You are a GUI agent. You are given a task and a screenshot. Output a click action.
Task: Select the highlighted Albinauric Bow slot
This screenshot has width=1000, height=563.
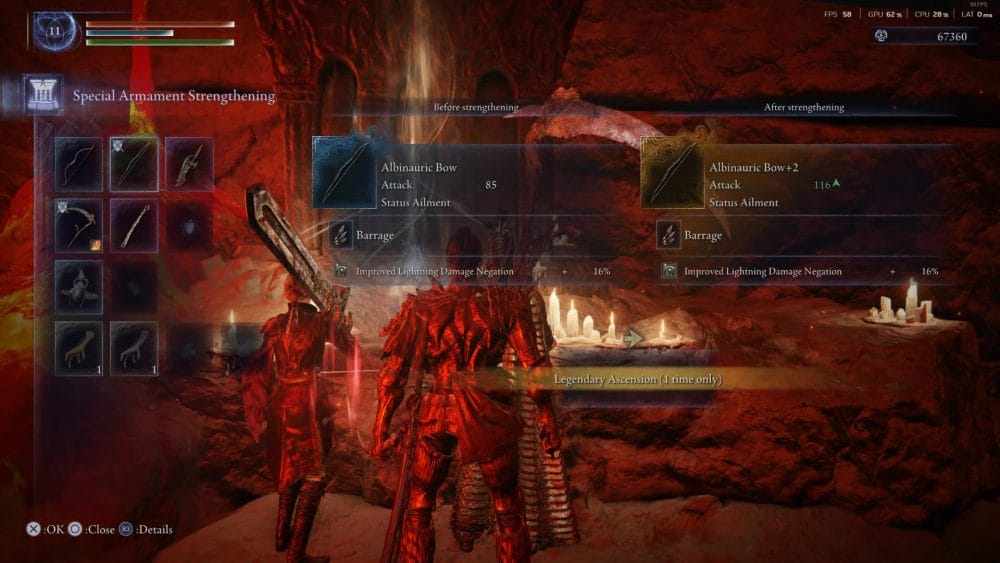[x=134, y=163]
